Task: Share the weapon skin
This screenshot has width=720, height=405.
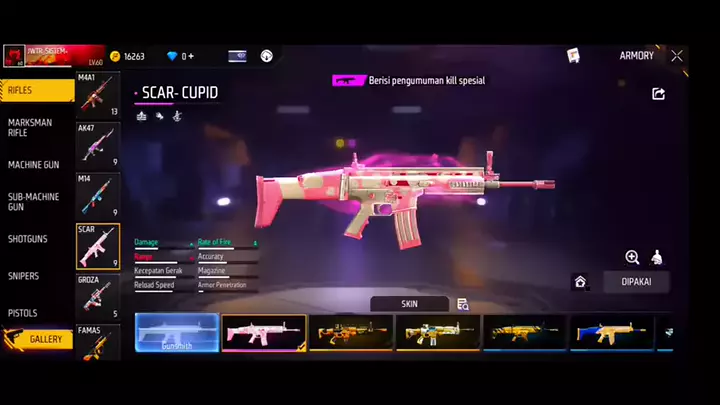Action: pyautogui.click(x=658, y=93)
